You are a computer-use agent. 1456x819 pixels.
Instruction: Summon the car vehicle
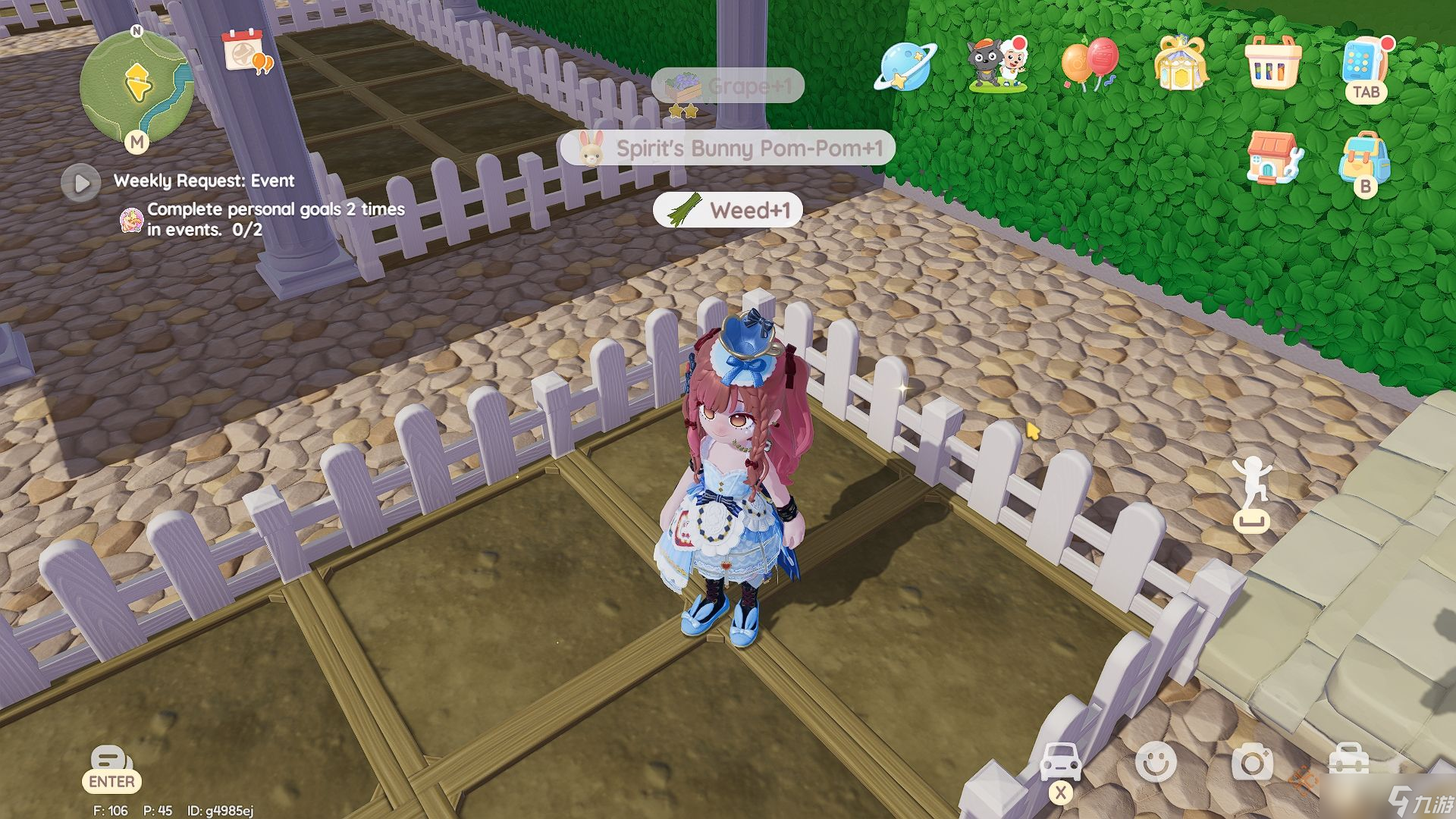pos(1060,761)
